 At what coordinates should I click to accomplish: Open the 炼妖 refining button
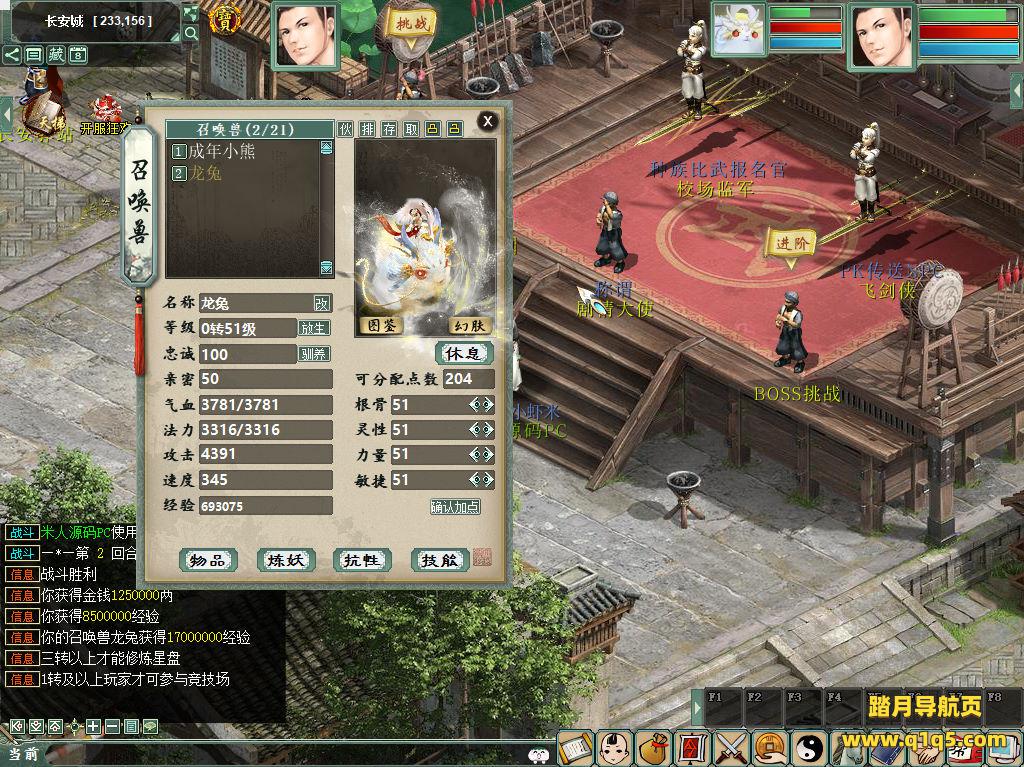[285, 561]
